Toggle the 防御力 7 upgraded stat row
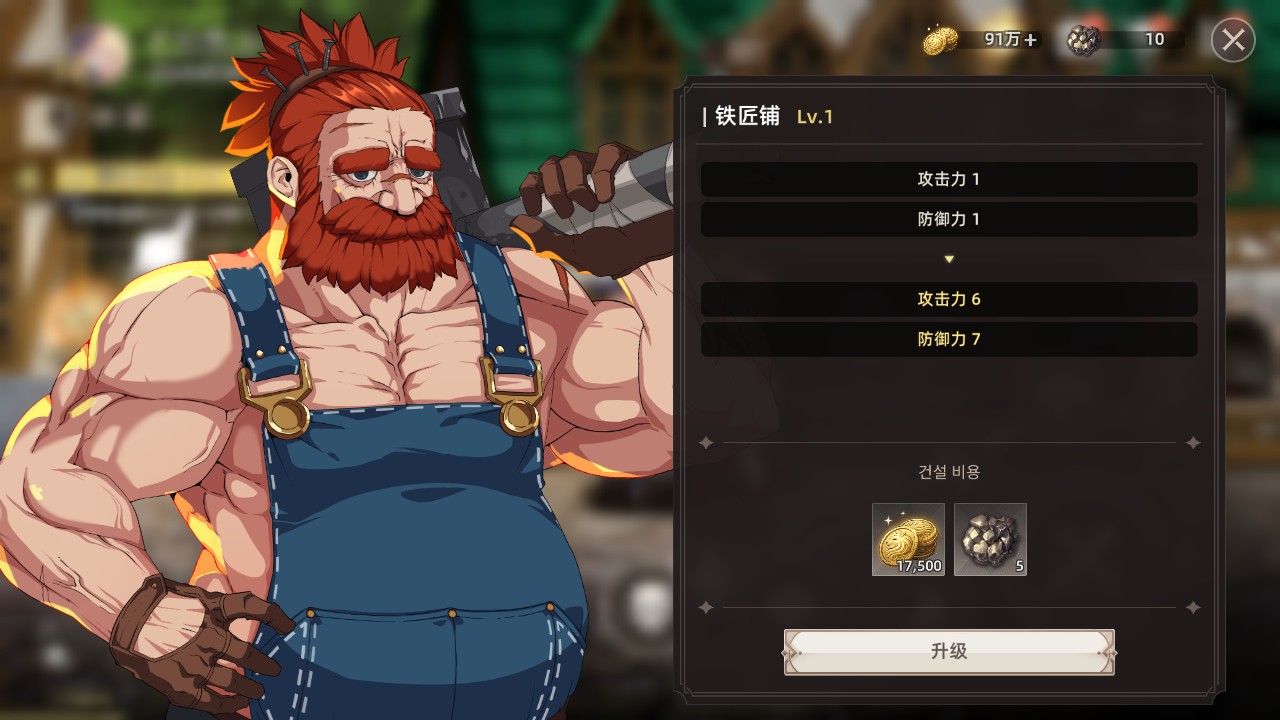1280x720 pixels. [947, 339]
